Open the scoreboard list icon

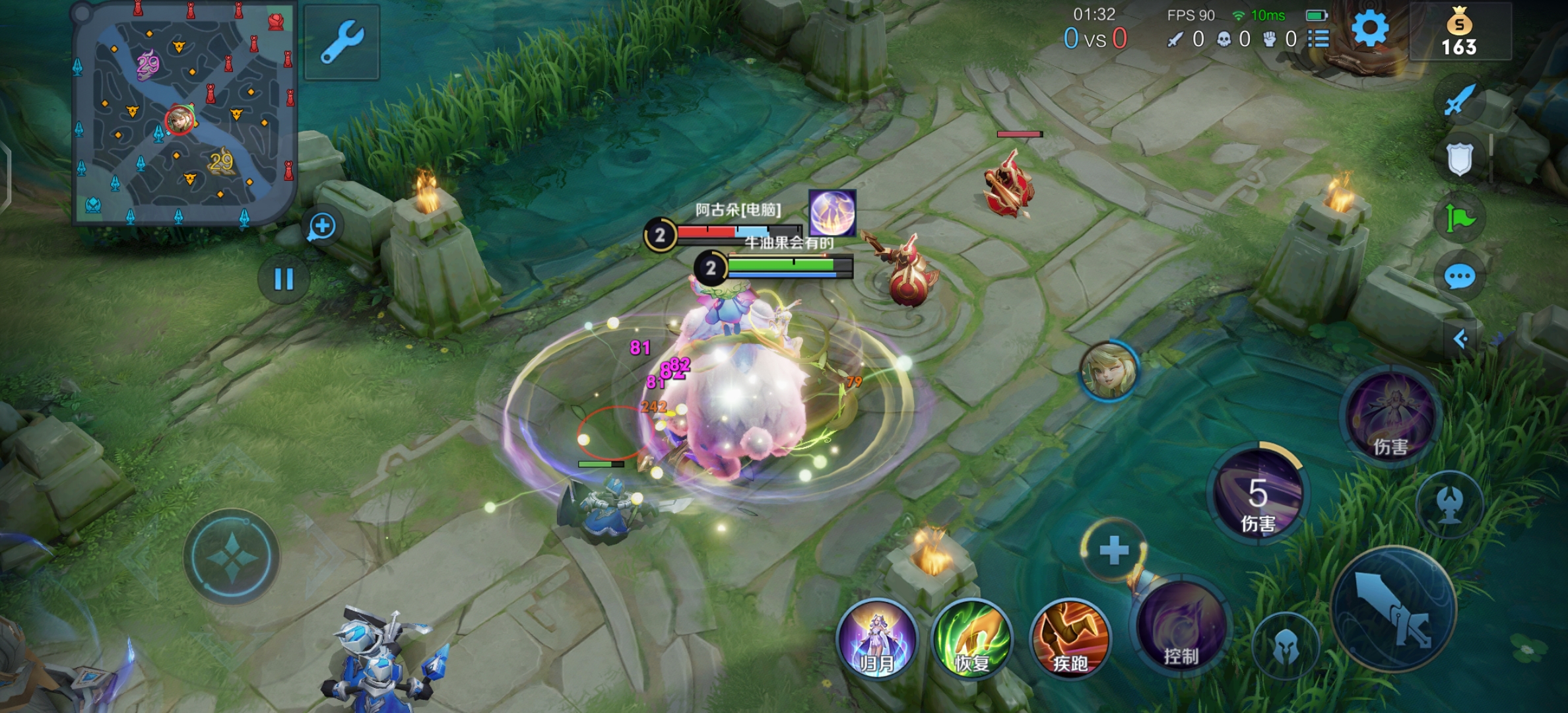click(x=1319, y=39)
